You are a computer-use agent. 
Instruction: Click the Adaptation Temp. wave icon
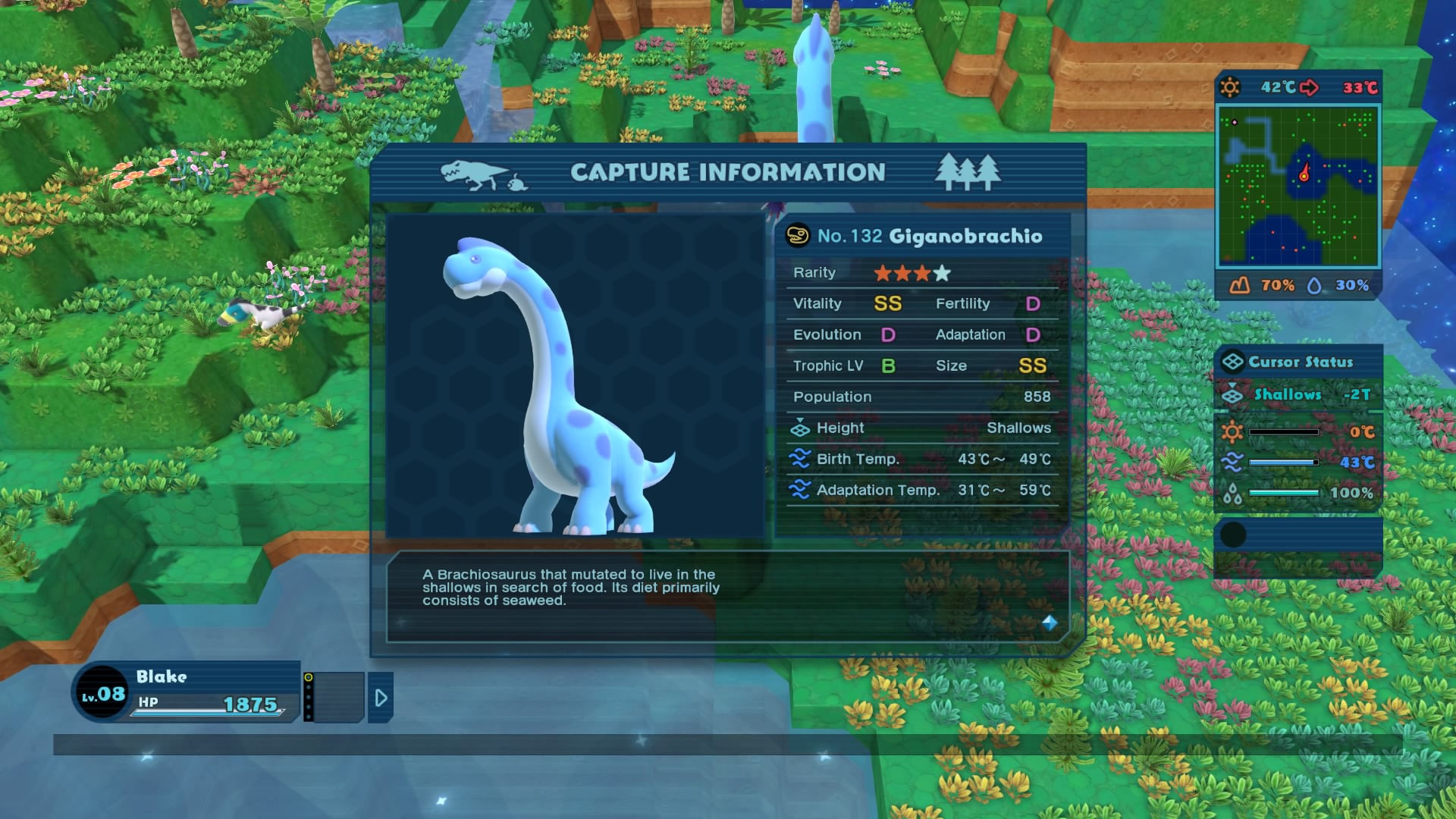[x=802, y=490]
